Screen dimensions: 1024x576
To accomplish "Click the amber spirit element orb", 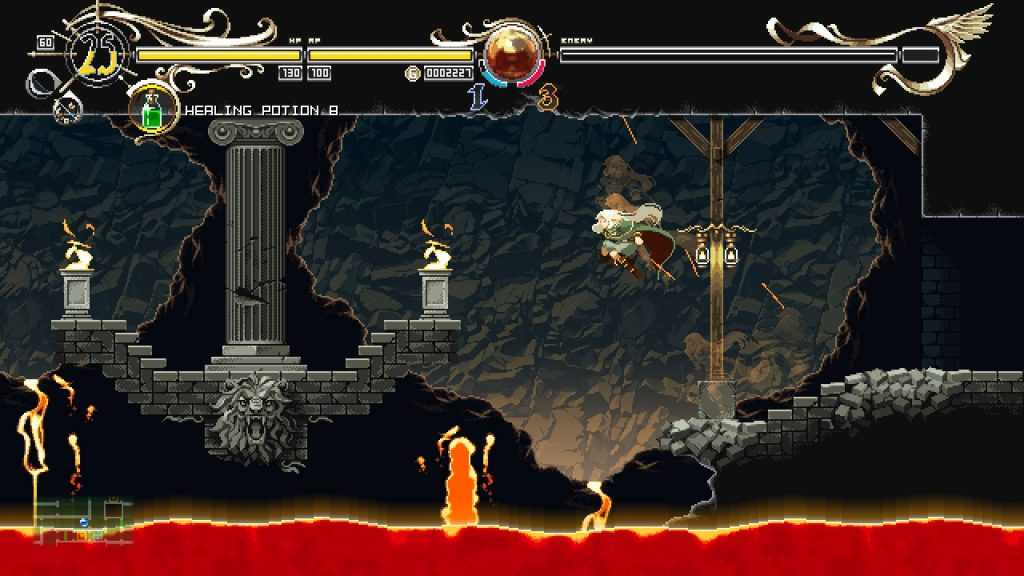I will click(x=511, y=54).
